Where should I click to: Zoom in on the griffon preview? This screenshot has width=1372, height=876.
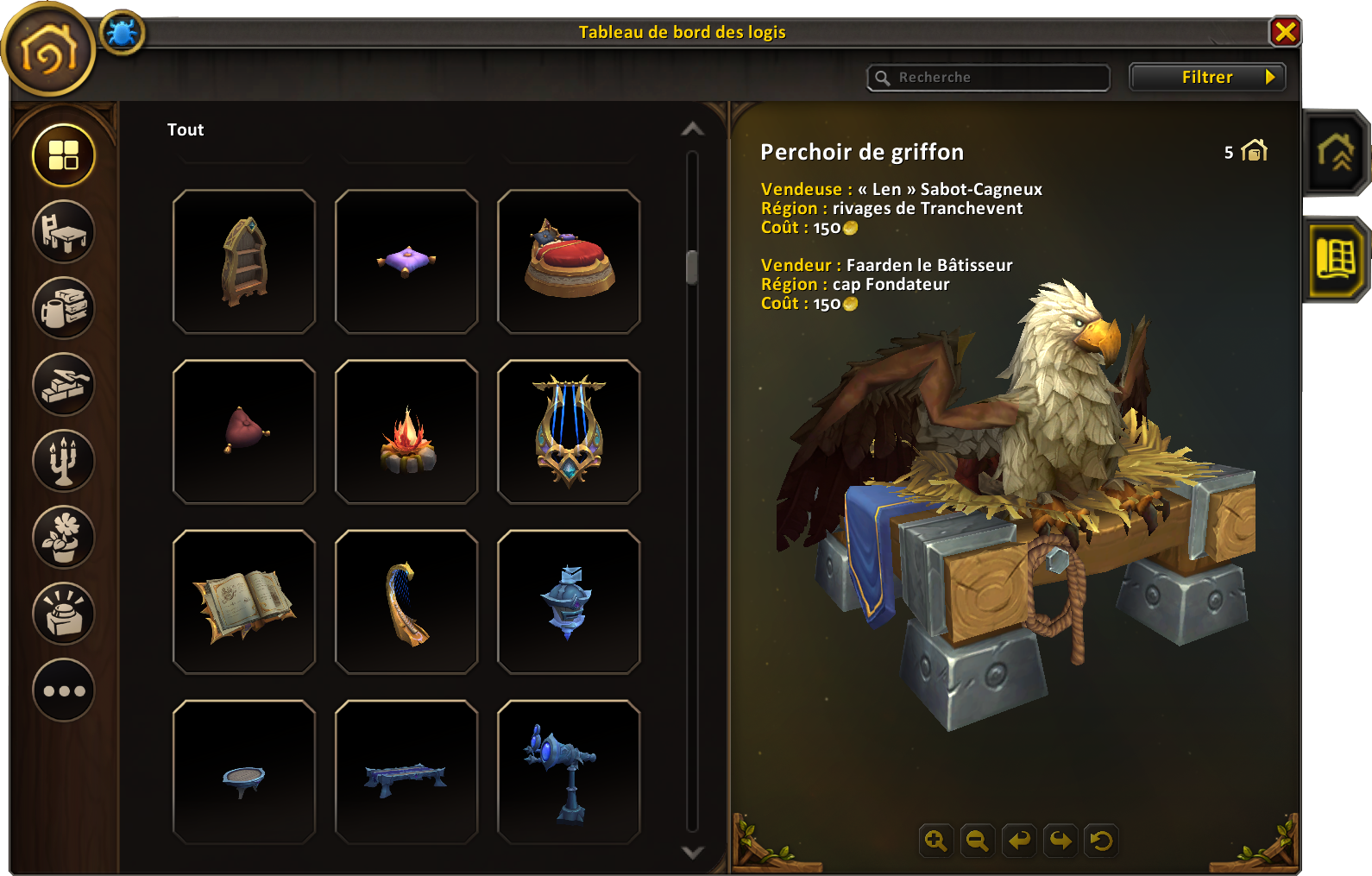[x=935, y=840]
